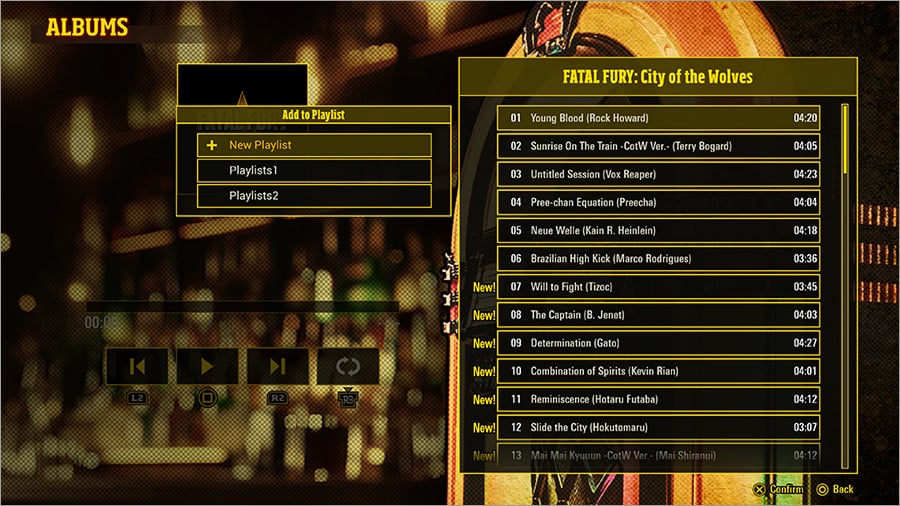900x506 pixels.
Task: Add track to Playlists1
Action: coord(314,171)
